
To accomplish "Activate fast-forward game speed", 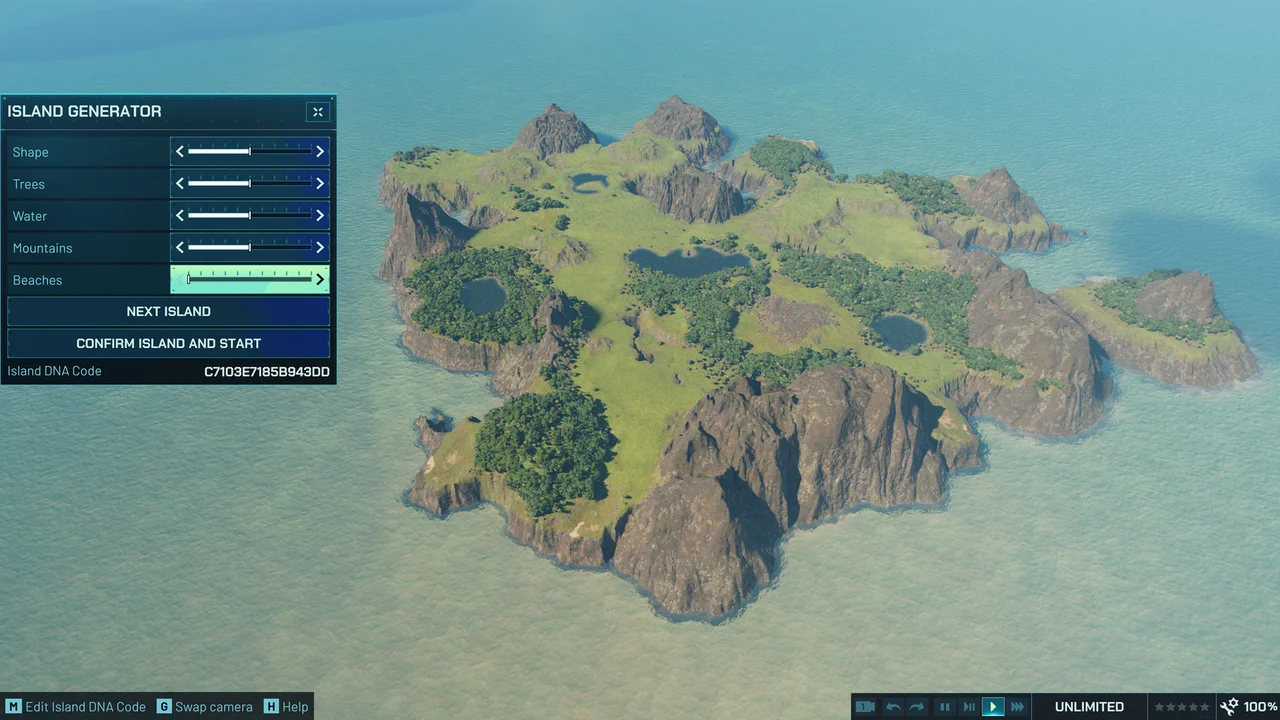I will [1017, 706].
